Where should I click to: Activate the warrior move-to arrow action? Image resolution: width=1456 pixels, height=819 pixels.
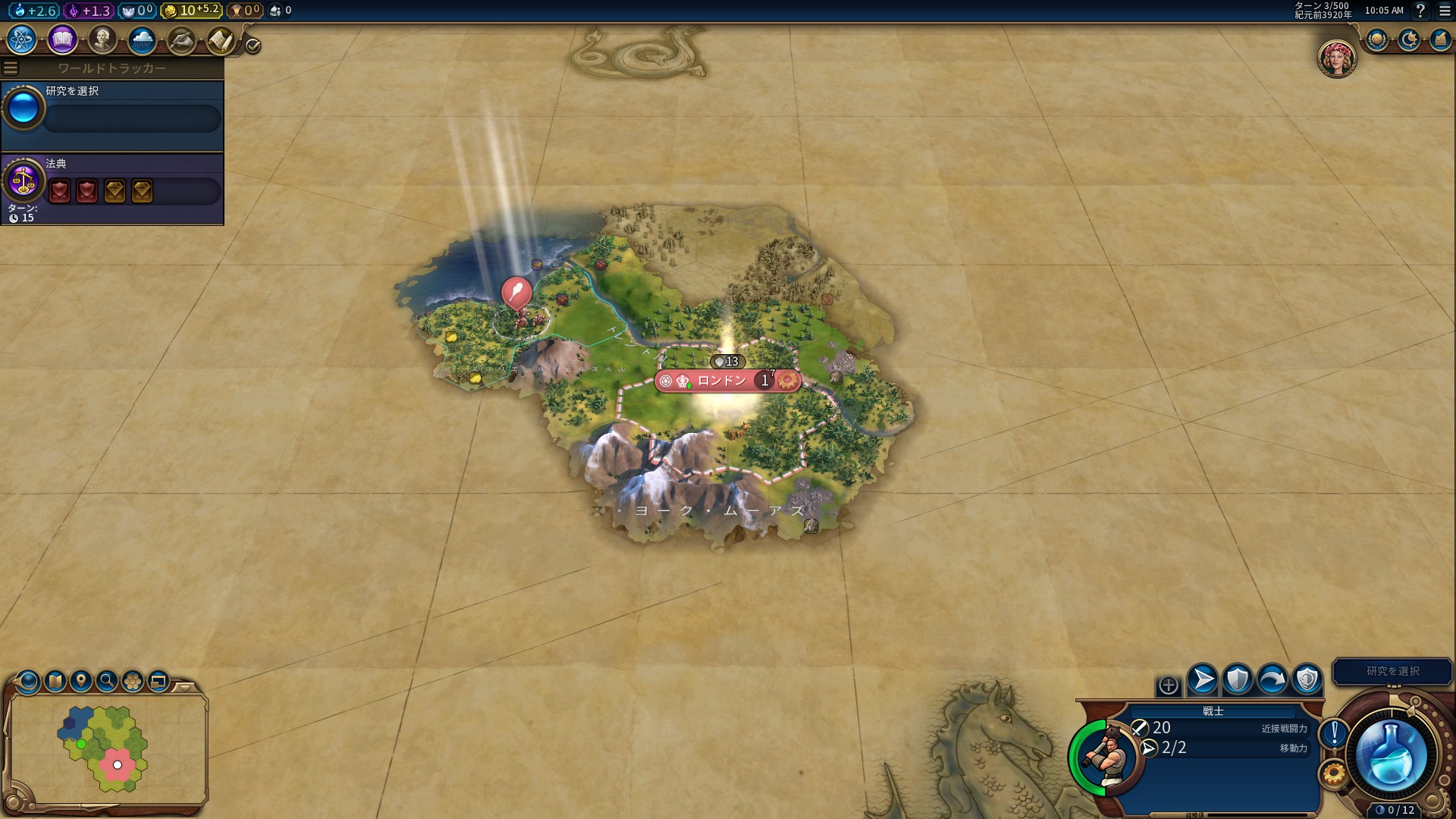point(1202,679)
